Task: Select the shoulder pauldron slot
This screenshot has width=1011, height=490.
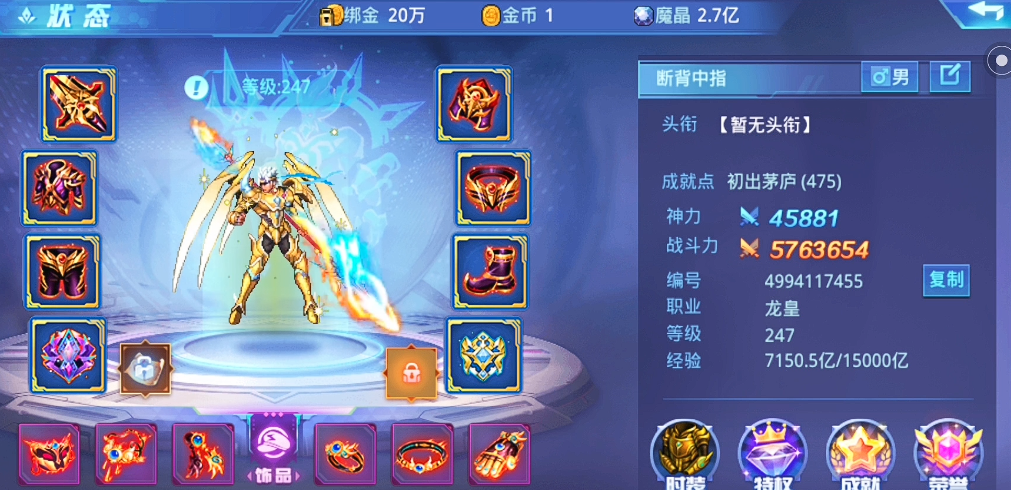Action: click(x=474, y=104)
